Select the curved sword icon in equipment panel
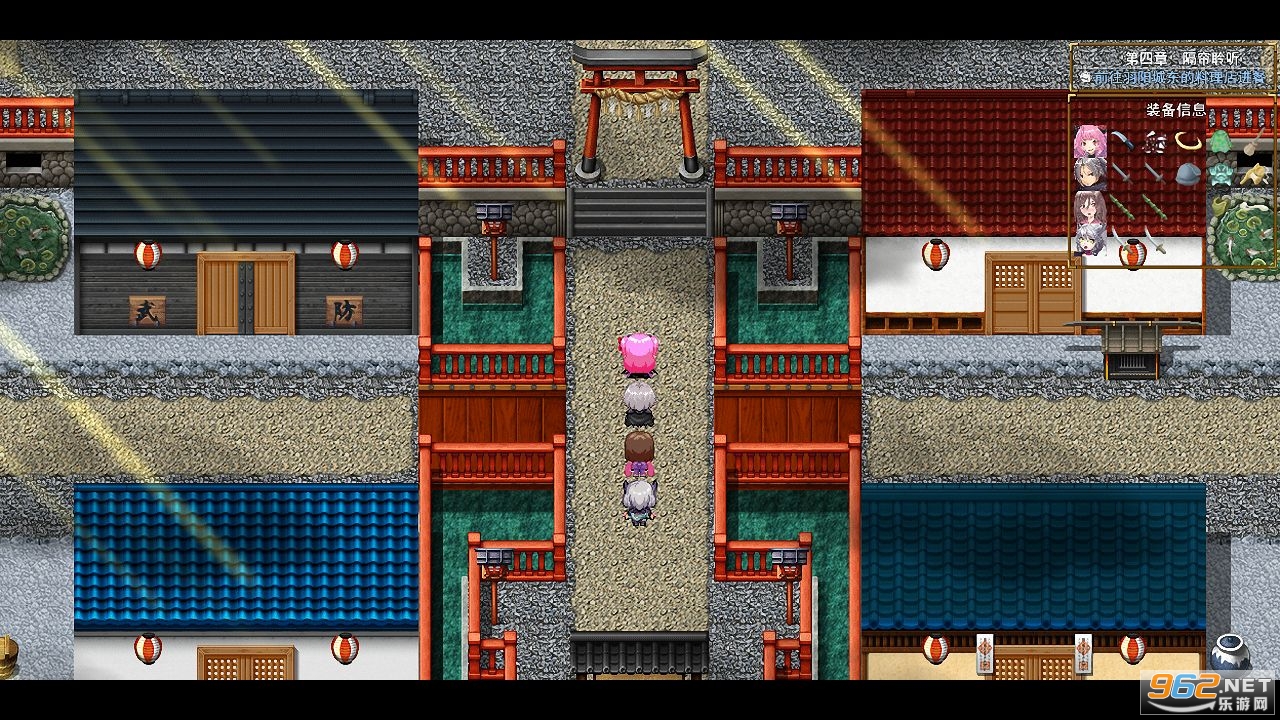The width and height of the screenshot is (1280, 720). pyautogui.click(x=1122, y=140)
